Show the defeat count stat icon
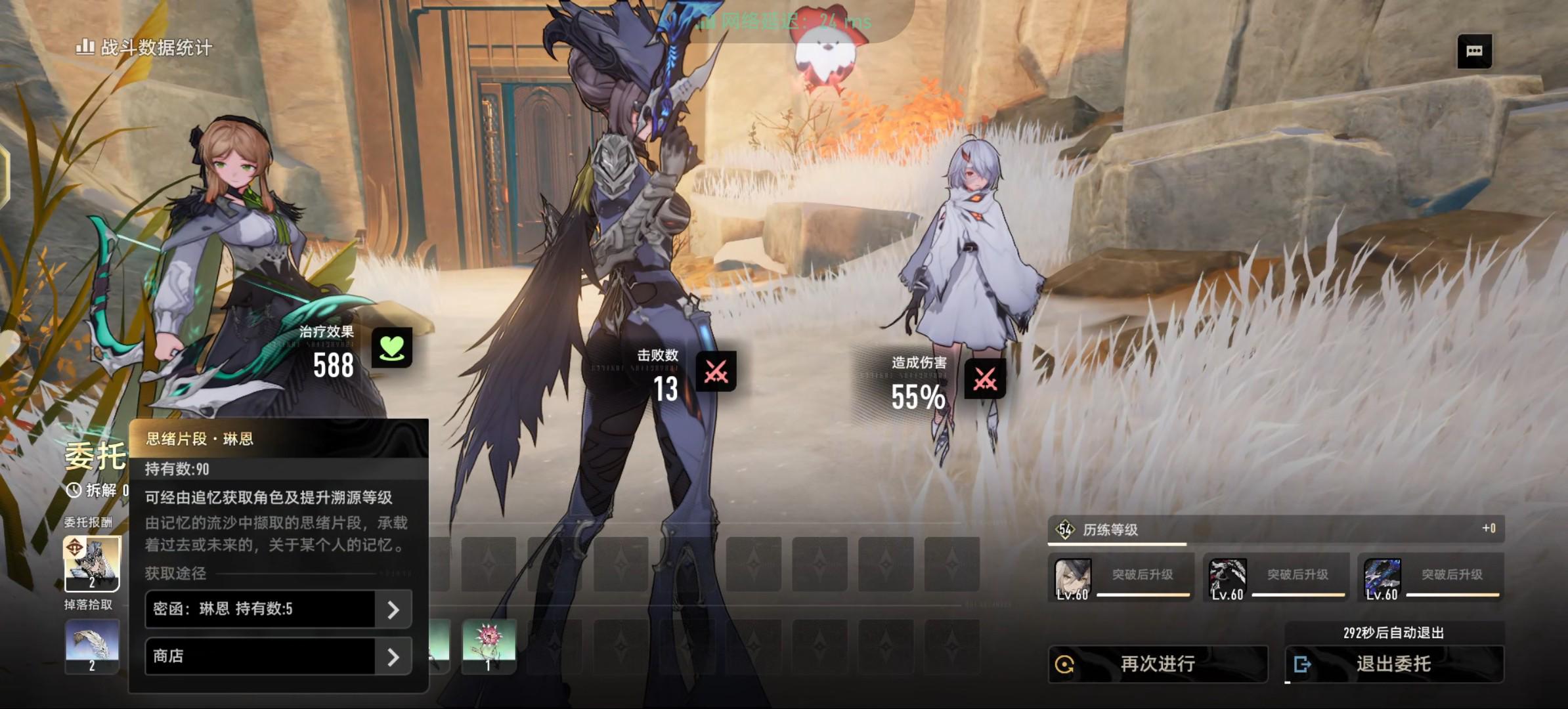Screen dimensions: 1568x709 [x=716, y=372]
